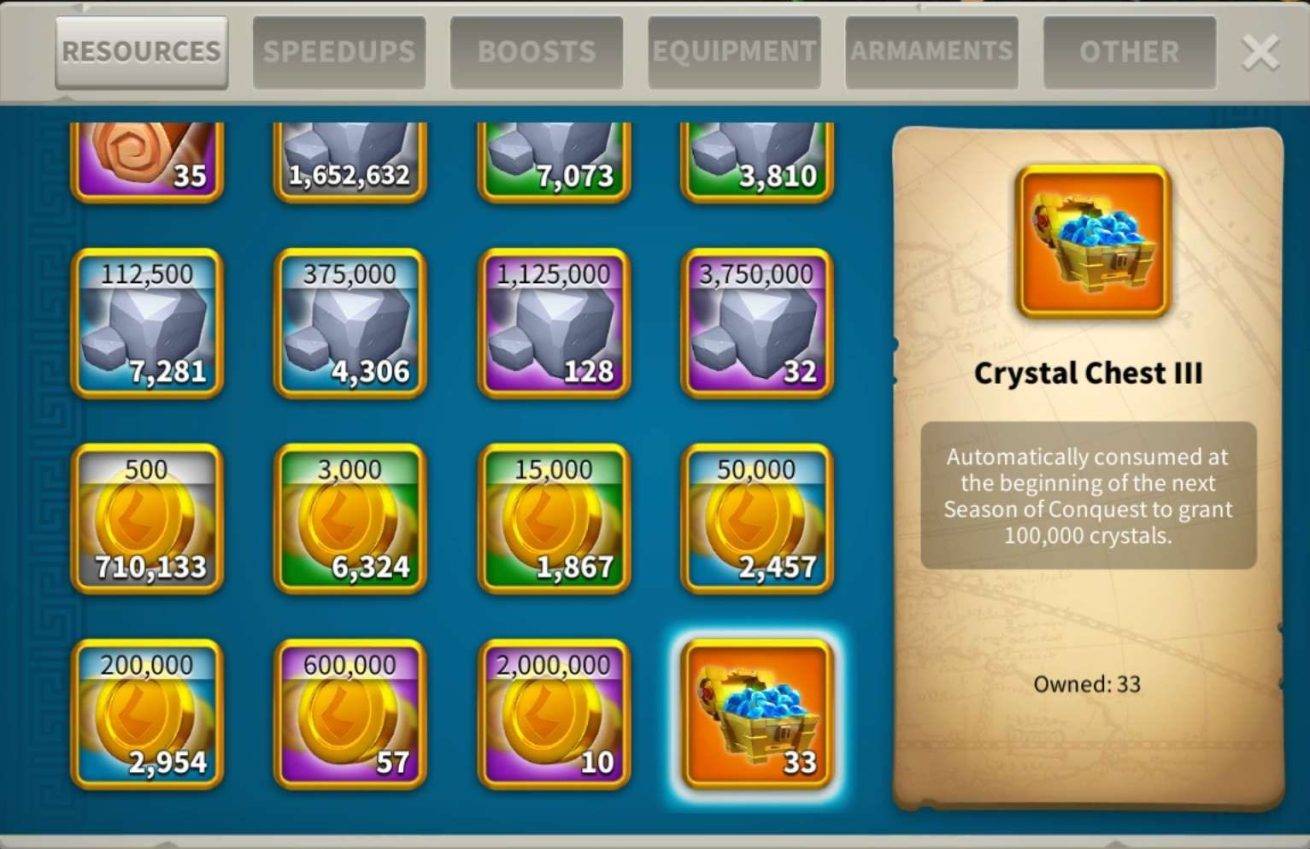Pick the 1,125,000 stone pack
This screenshot has width=1310, height=849.
554,324
